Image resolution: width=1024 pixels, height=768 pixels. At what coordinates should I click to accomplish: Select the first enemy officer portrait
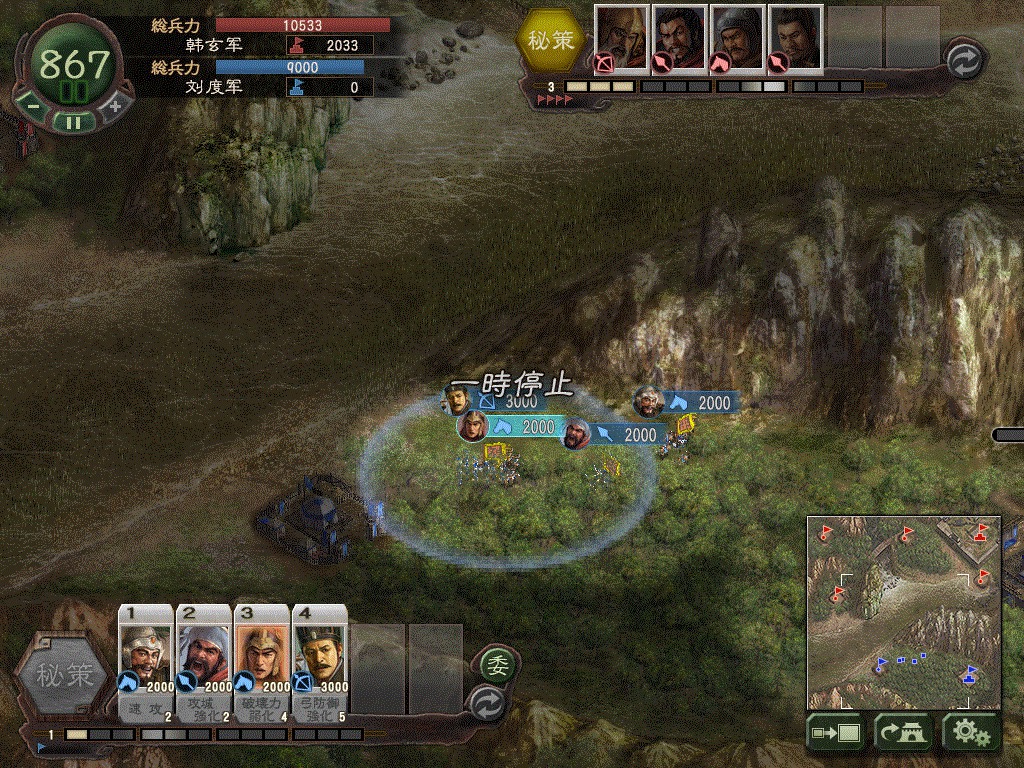621,39
